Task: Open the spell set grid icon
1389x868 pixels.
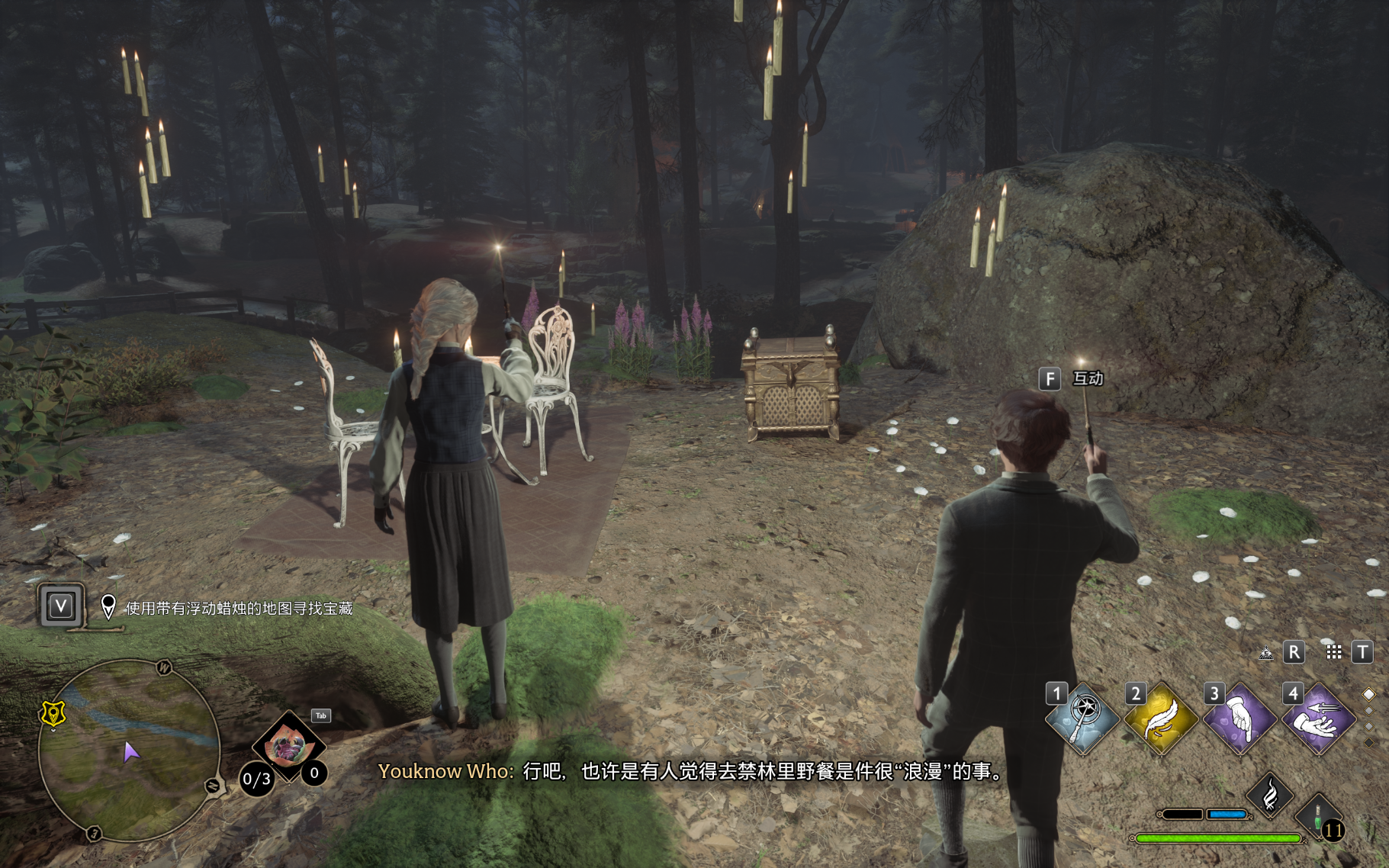Action: (1333, 652)
